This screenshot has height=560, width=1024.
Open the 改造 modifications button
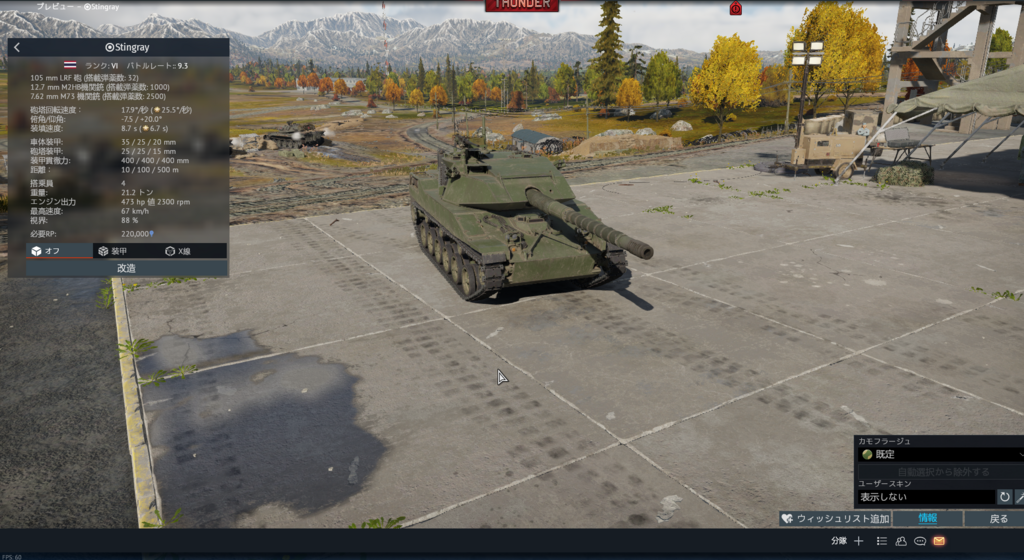coord(126,268)
